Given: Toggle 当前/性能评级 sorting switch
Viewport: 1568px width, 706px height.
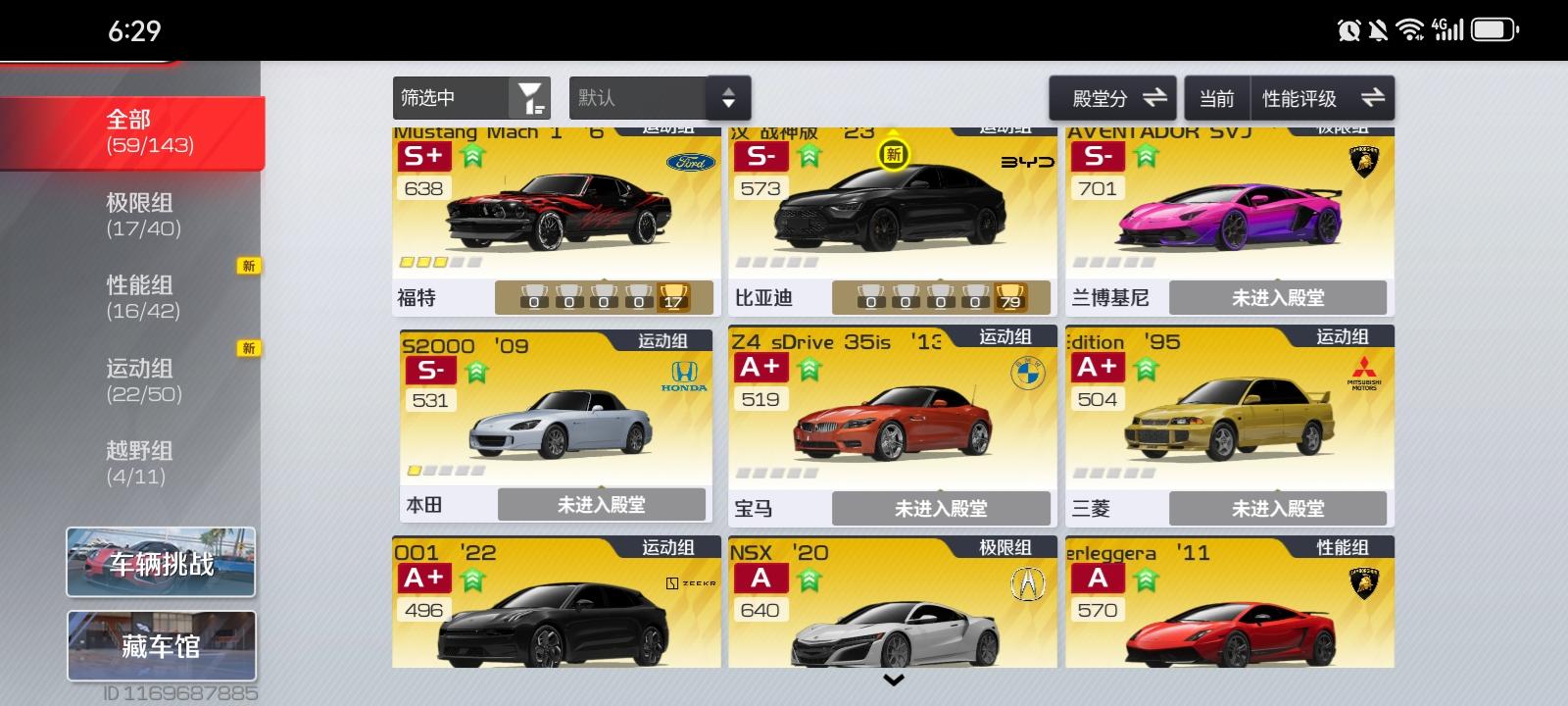Looking at the screenshot, I should [1372, 97].
